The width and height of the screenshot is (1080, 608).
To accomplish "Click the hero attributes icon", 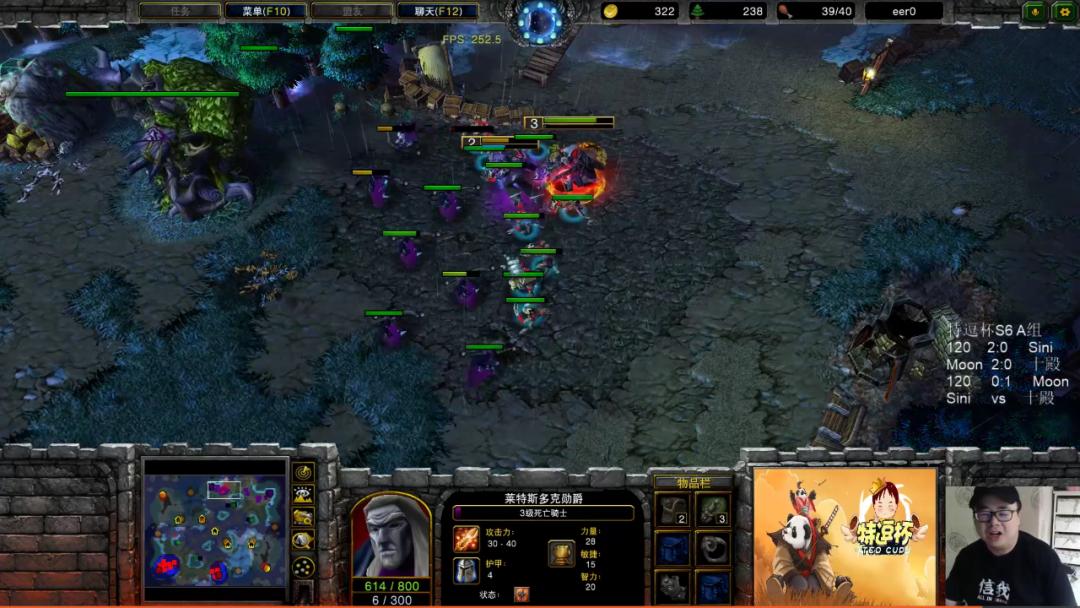I will pos(561,553).
